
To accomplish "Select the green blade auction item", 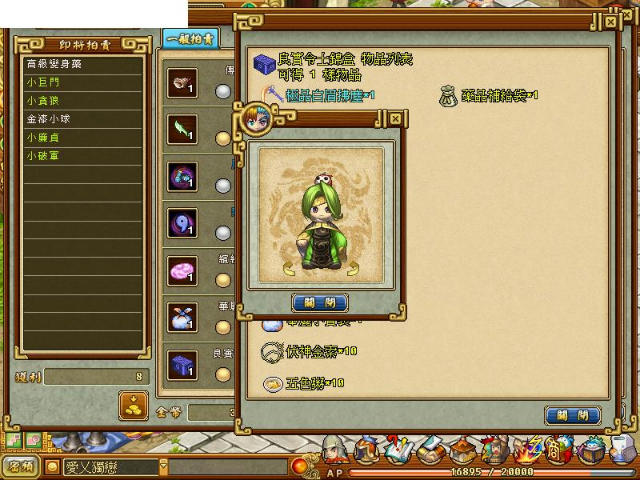I will click(182, 129).
